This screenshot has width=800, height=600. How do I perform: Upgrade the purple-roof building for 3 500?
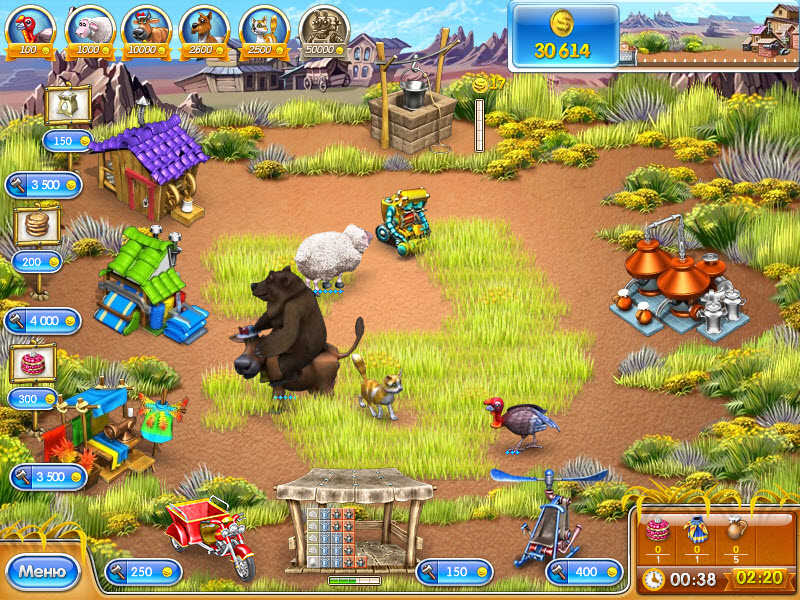pyautogui.click(x=46, y=184)
